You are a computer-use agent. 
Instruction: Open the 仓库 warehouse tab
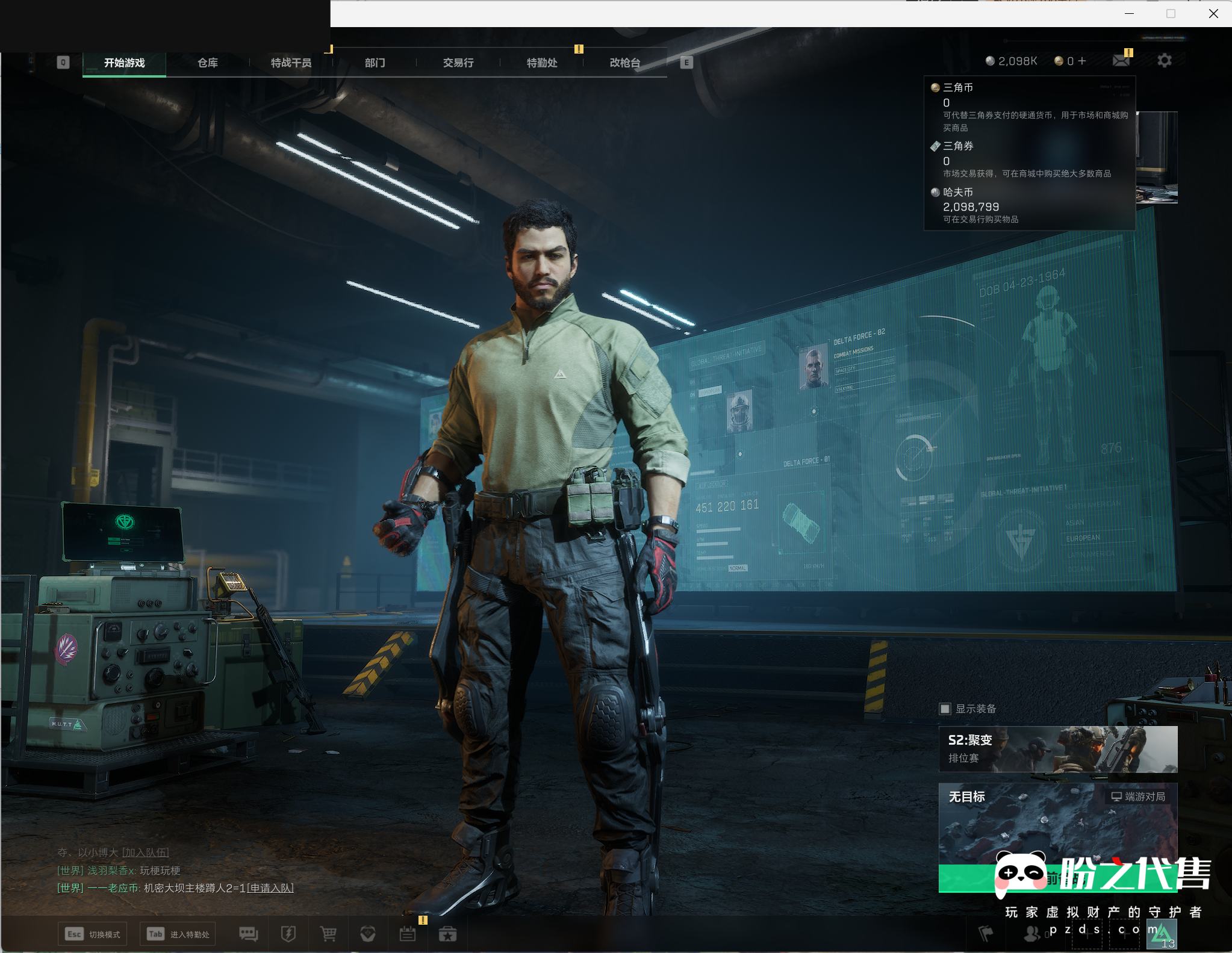pos(208,63)
